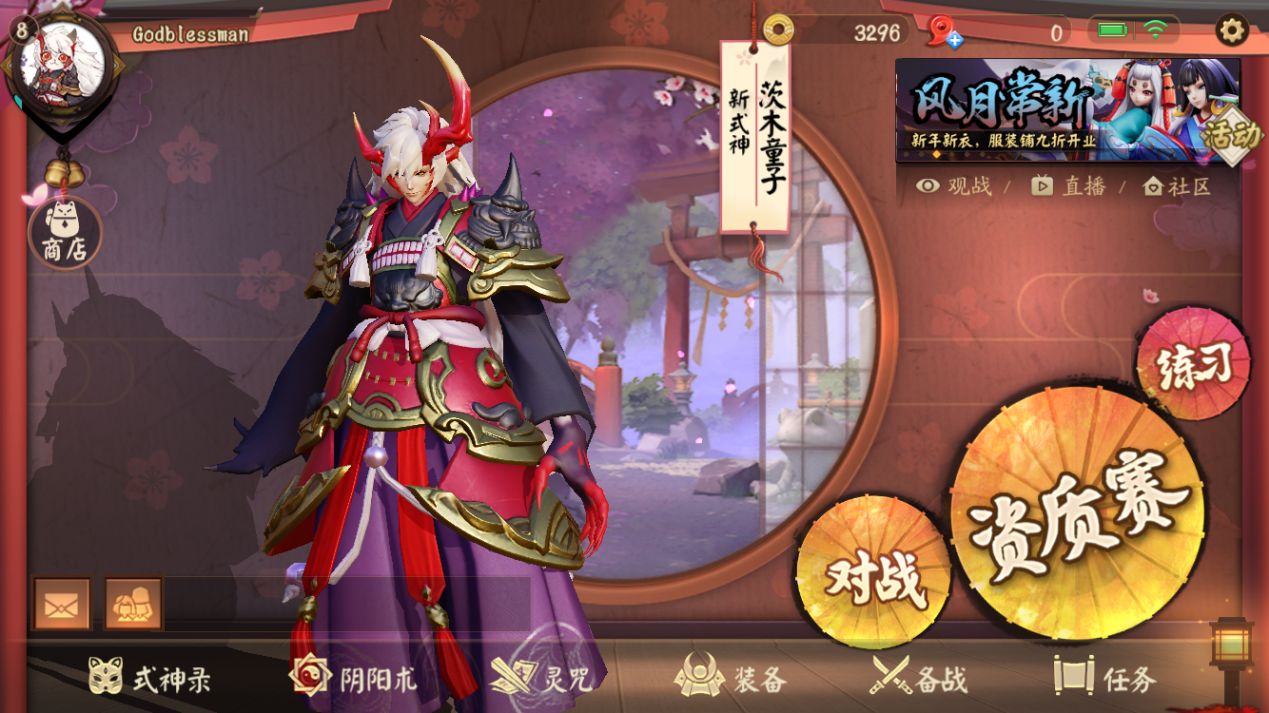
Task: Open the 式神录 shikigami menu
Action: [149, 679]
